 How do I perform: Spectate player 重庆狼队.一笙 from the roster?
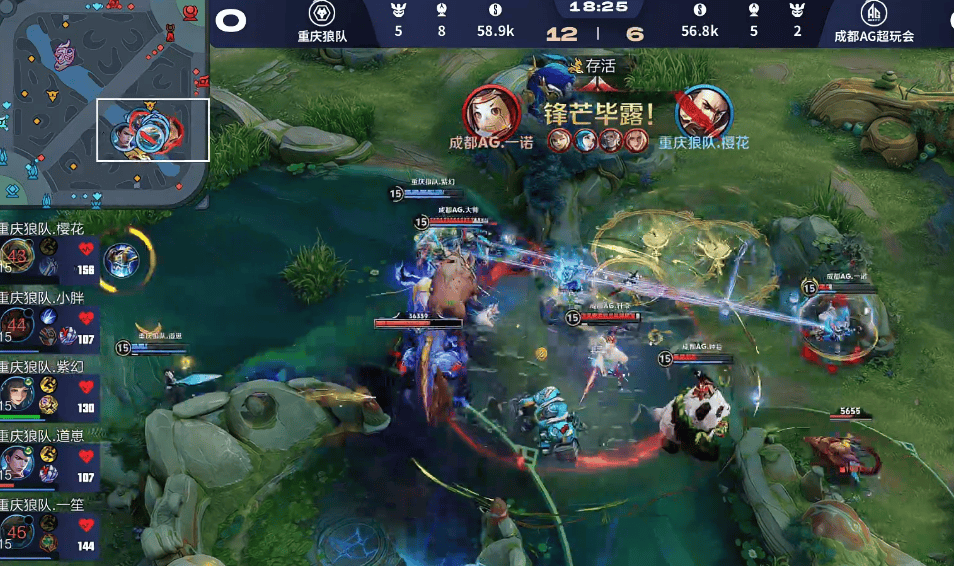50,530
